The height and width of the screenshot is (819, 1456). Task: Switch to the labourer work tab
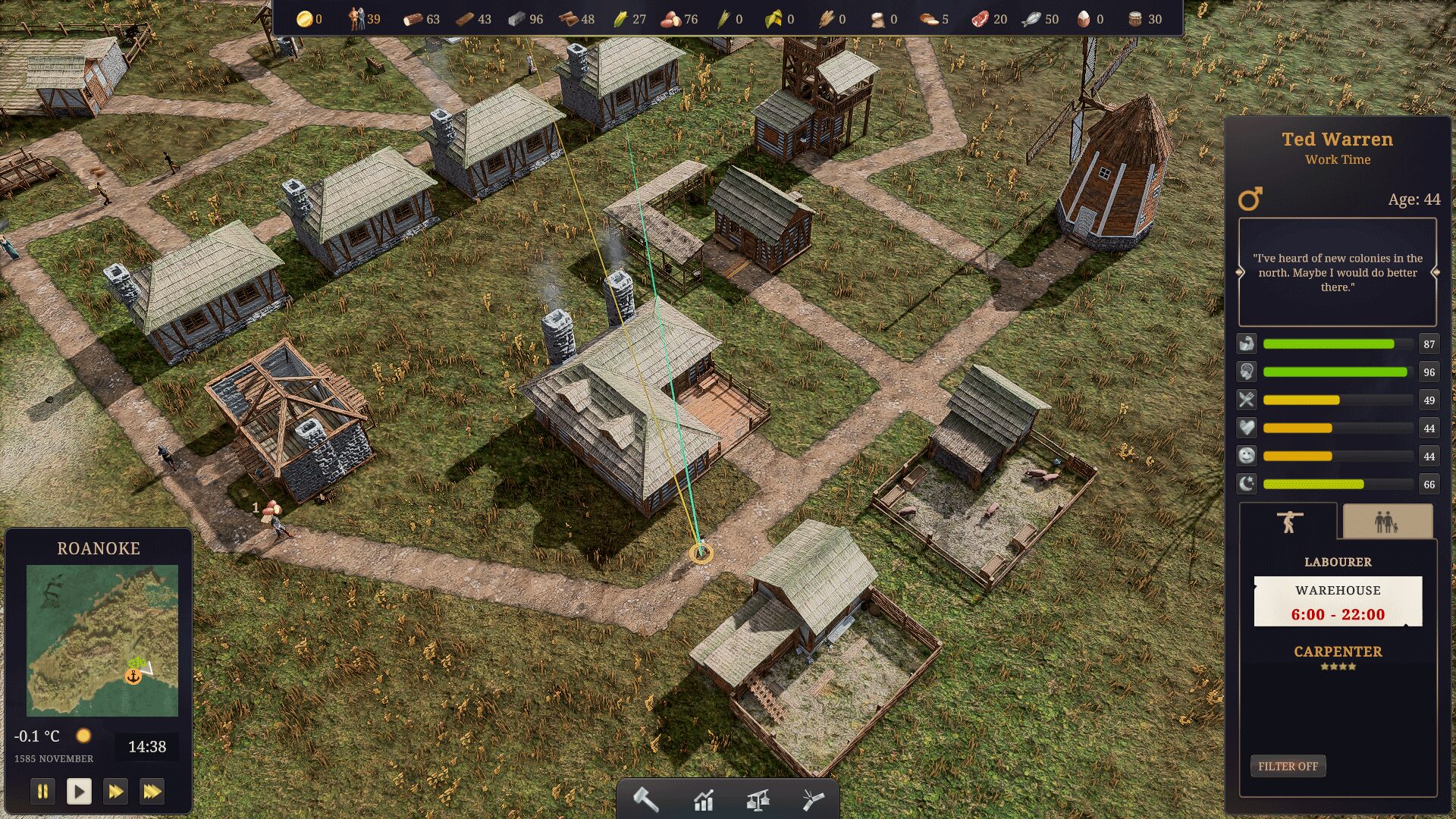pyautogui.click(x=1288, y=522)
